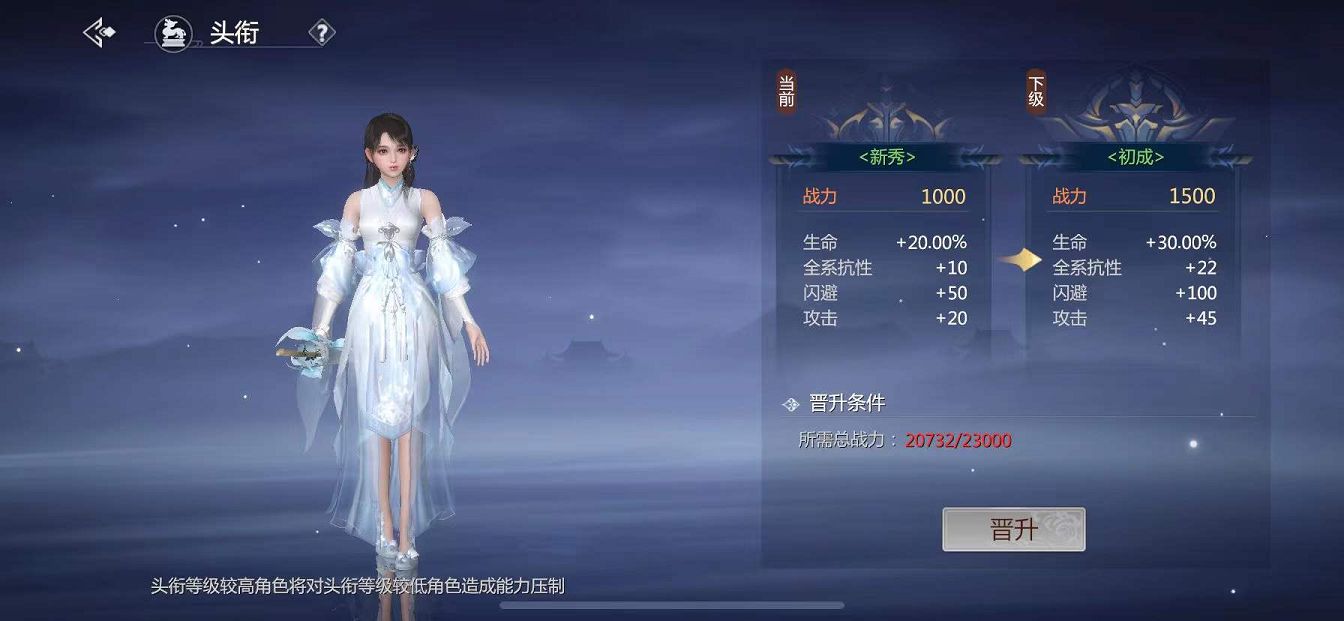Select the current title card 新秀
1344x621 pixels.
pyautogui.click(x=886, y=157)
